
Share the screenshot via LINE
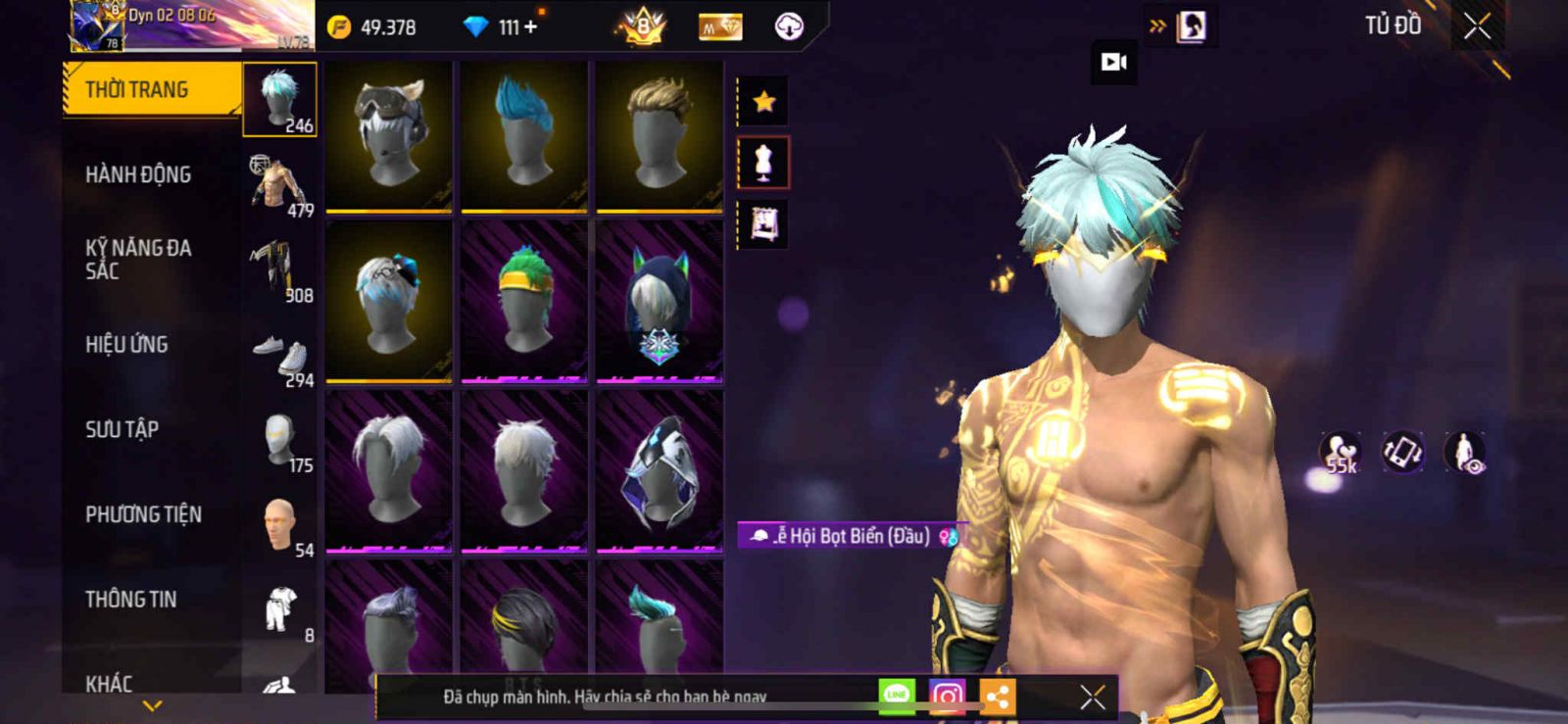[x=897, y=696]
